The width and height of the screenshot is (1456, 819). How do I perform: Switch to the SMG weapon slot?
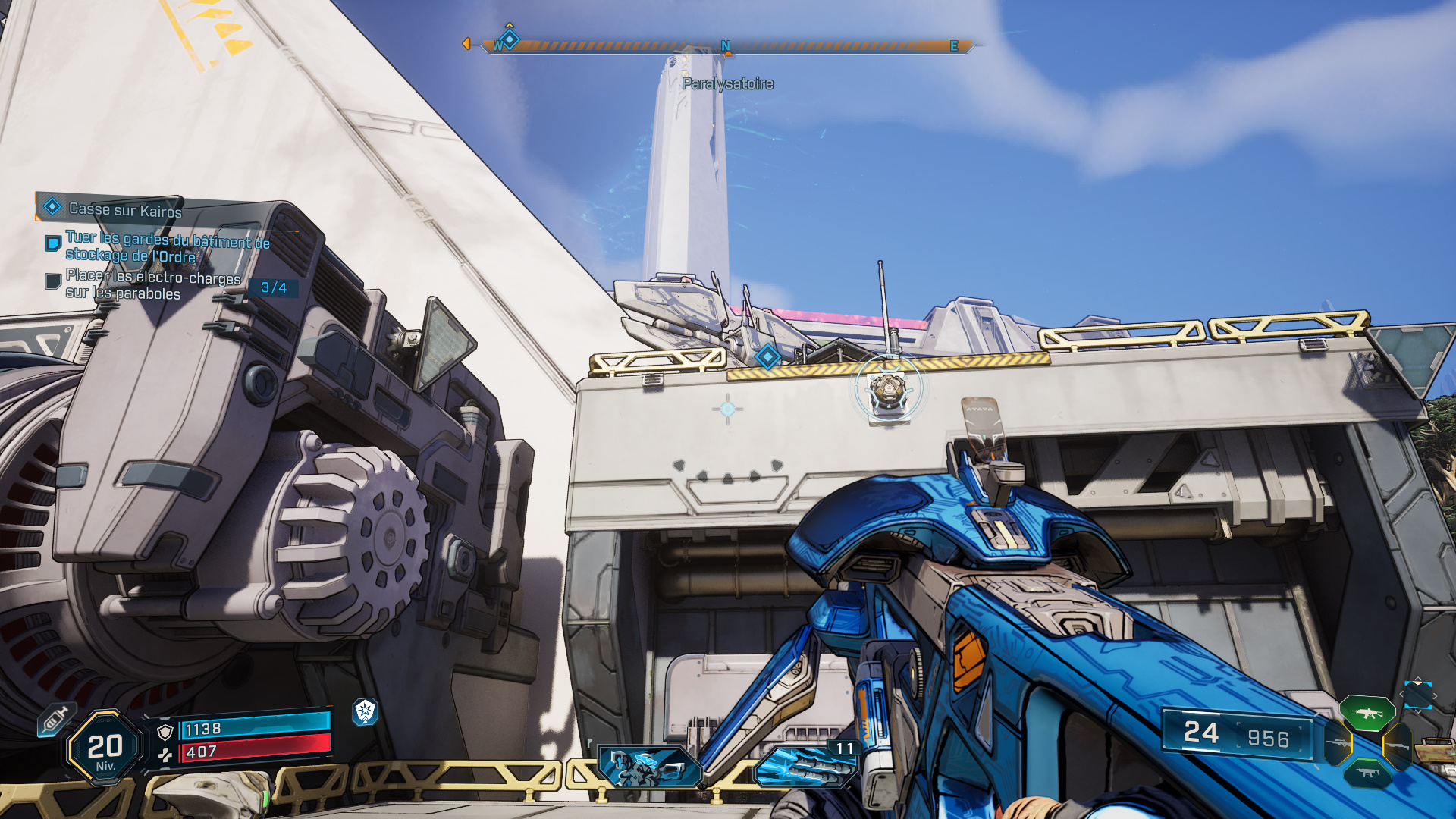pos(1367,773)
